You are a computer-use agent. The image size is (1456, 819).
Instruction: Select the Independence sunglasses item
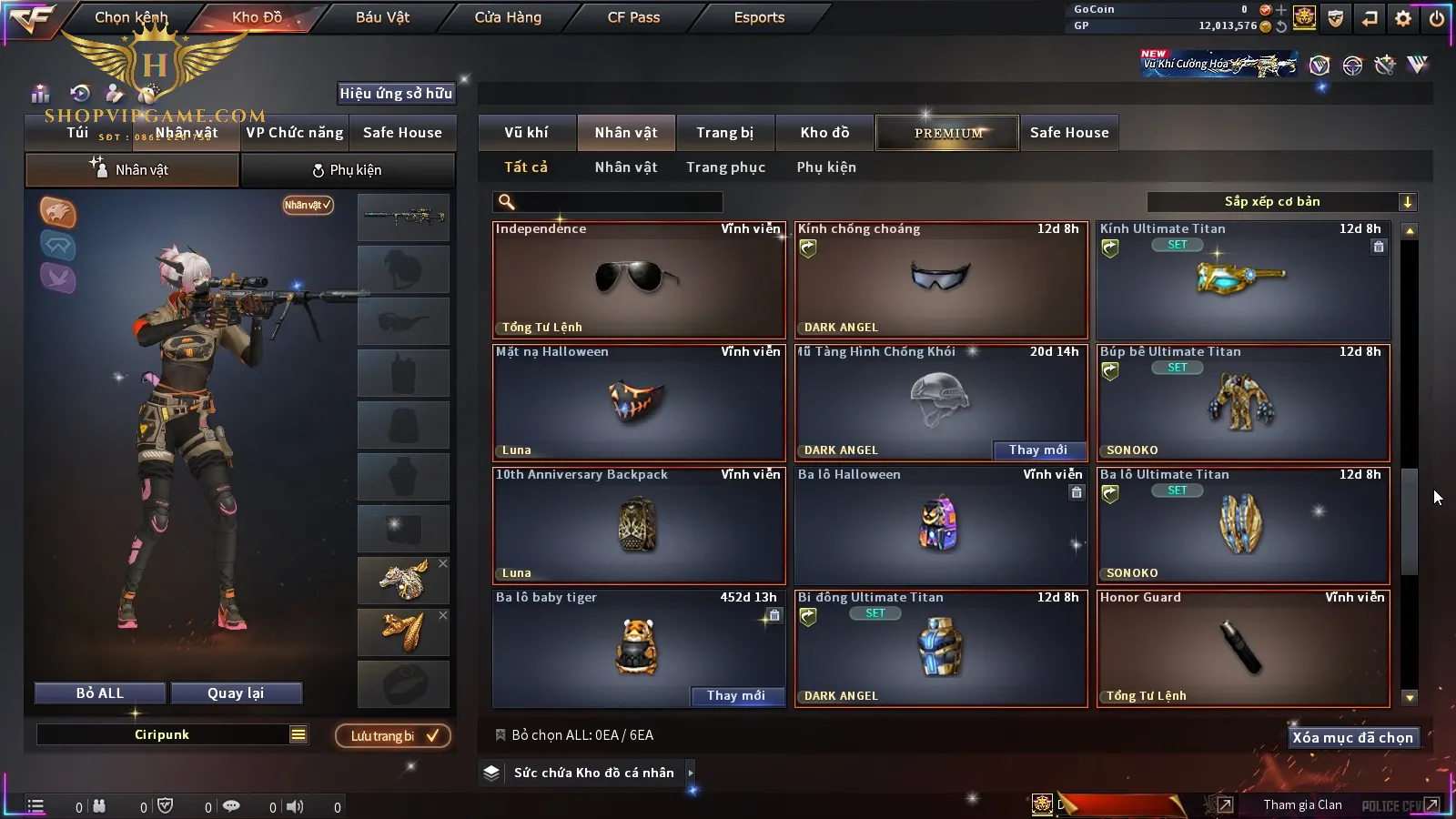pos(638,279)
